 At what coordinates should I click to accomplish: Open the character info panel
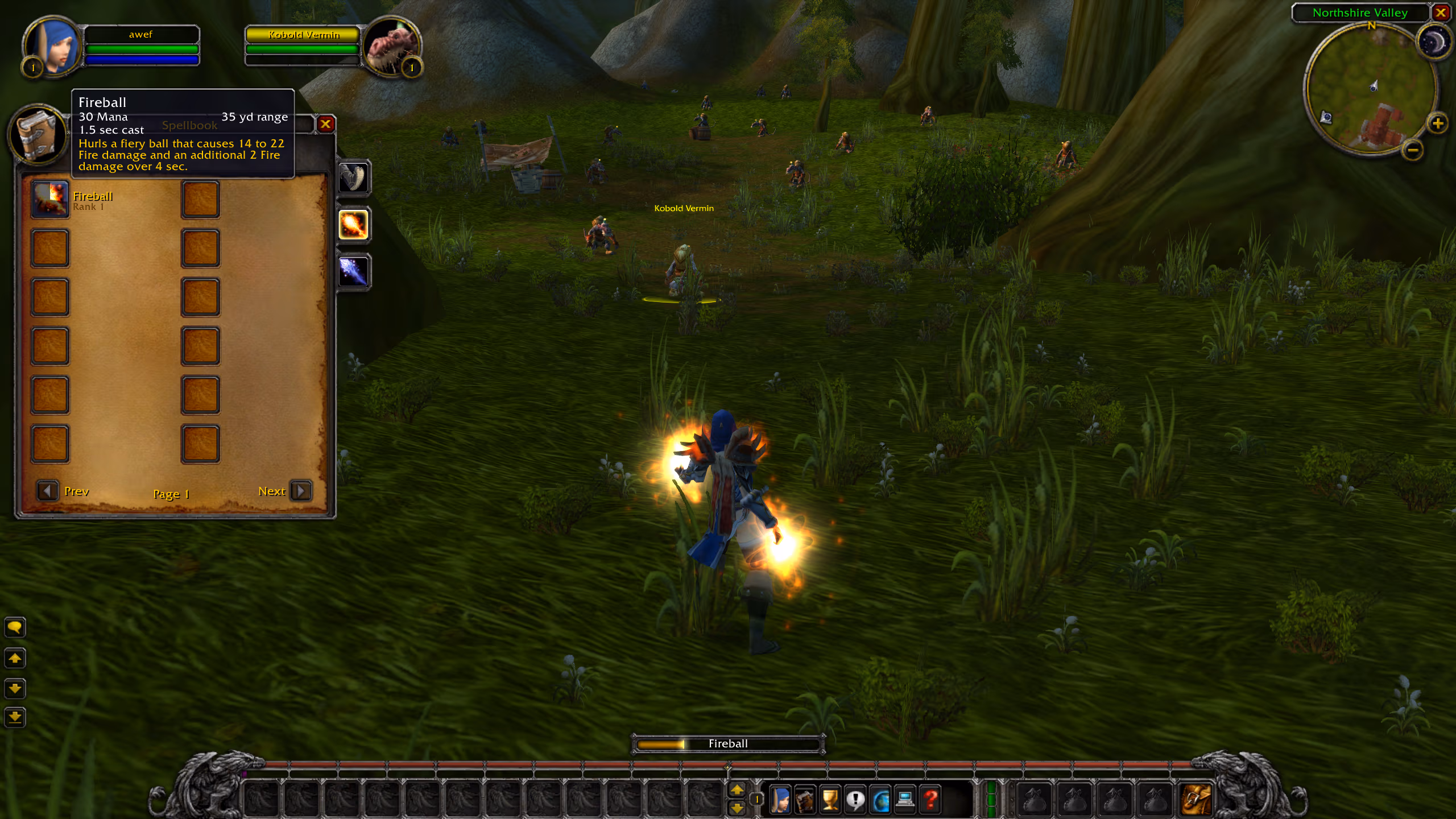(x=780, y=800)
